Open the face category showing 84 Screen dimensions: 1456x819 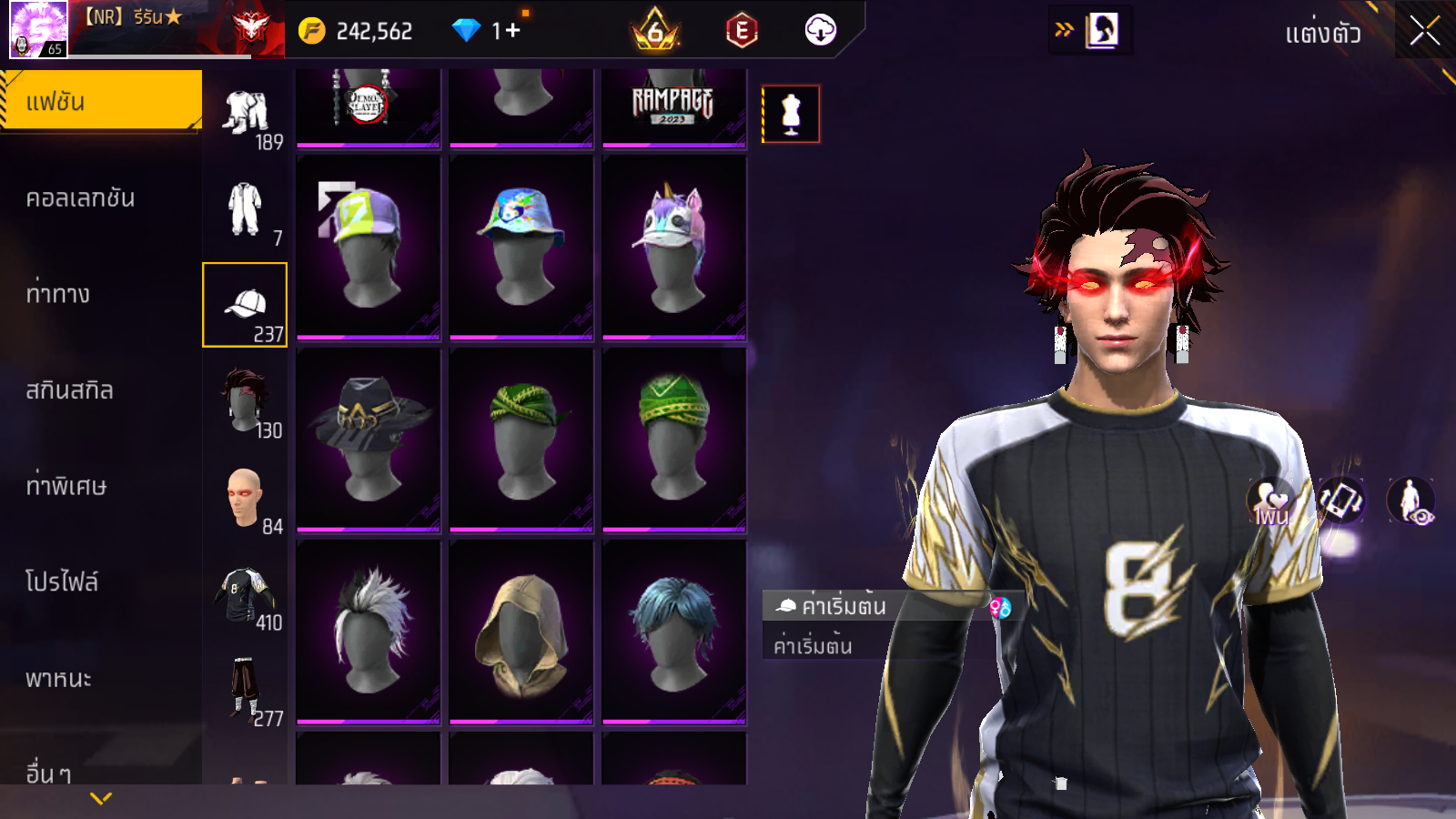(x=246, y=500)
